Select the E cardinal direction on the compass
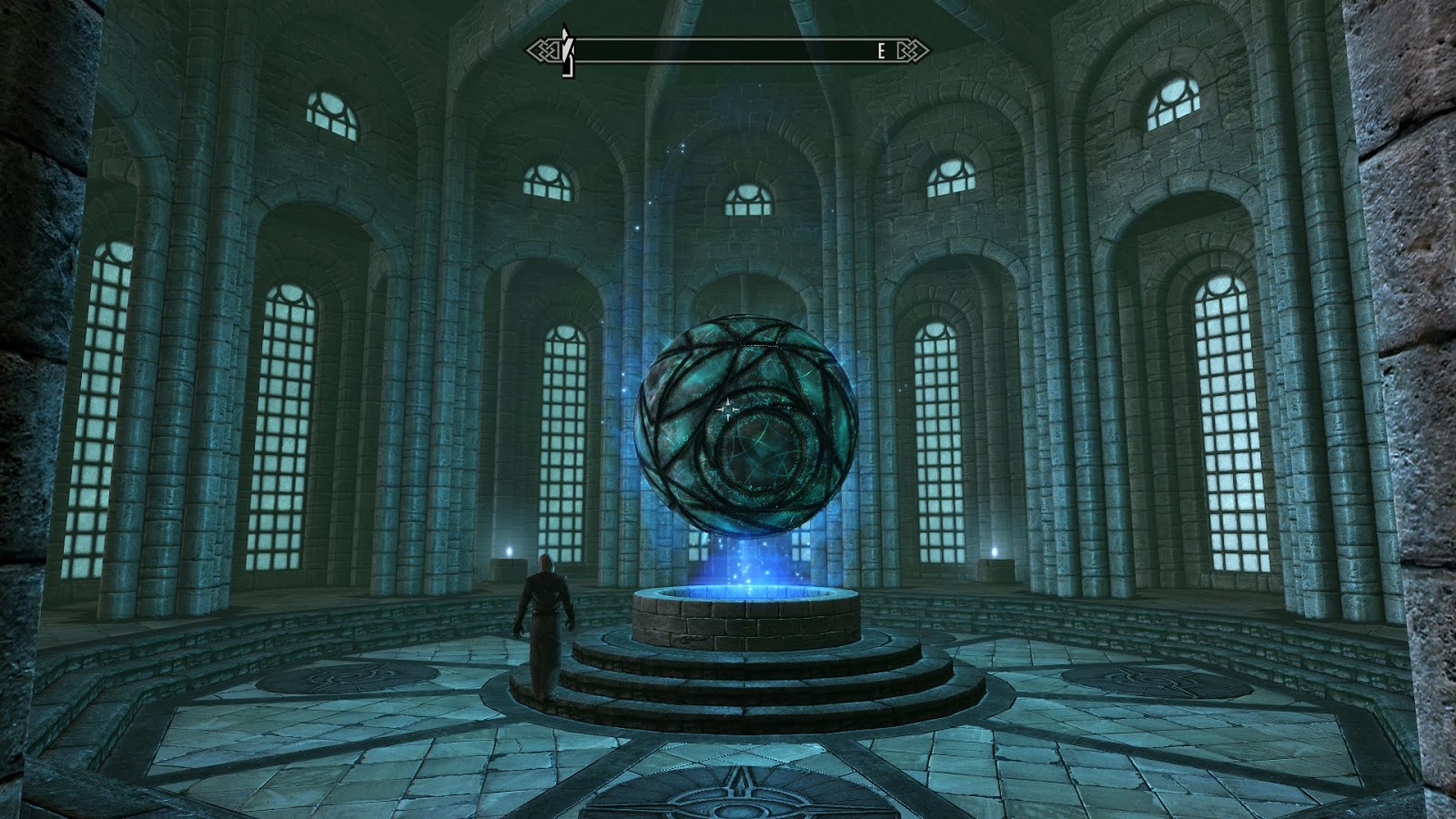This screenshot has height=819, width=1456. (x=881, y=50)
